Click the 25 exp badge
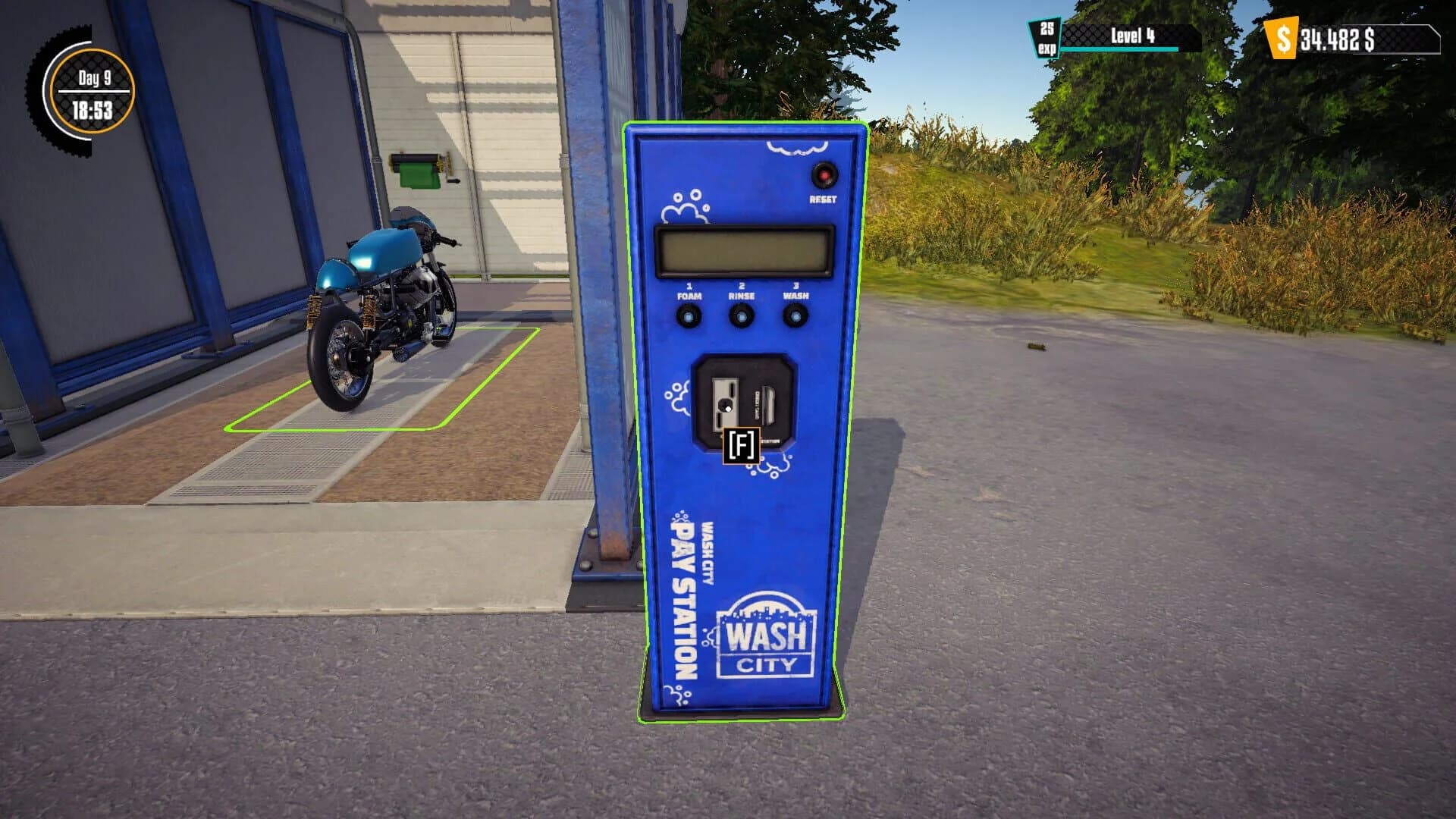This screenshot has height=819, width=1456. coord(1046,36)
